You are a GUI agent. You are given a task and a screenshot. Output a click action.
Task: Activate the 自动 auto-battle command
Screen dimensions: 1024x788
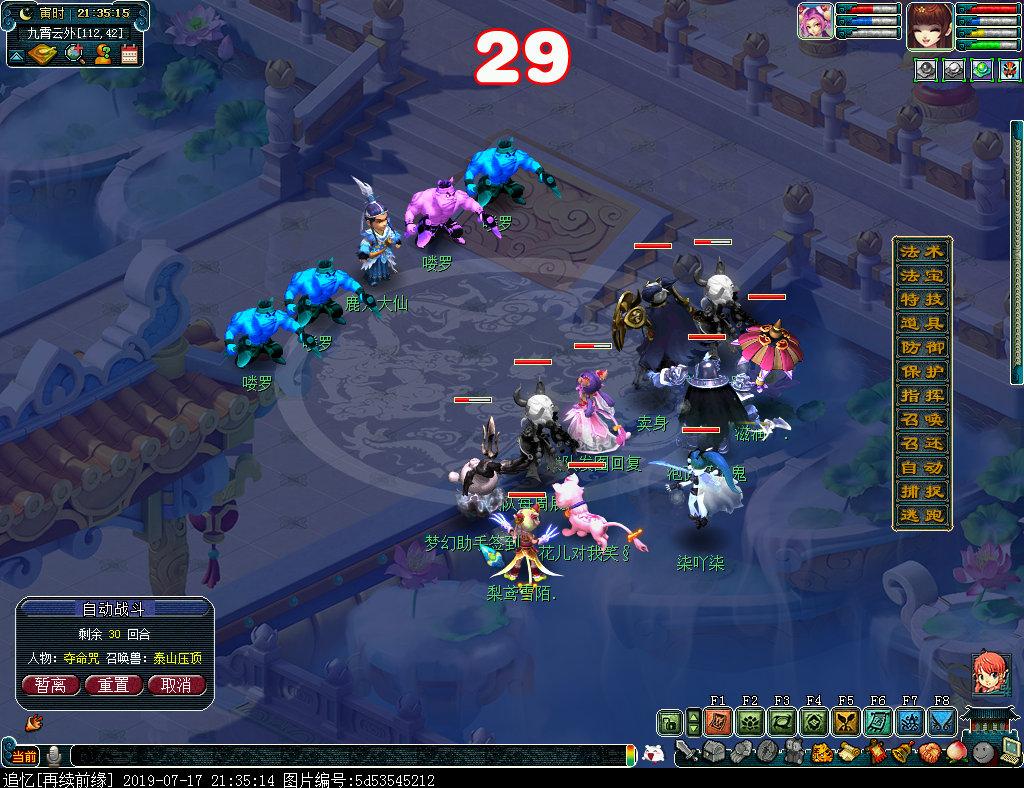point(921,468)
